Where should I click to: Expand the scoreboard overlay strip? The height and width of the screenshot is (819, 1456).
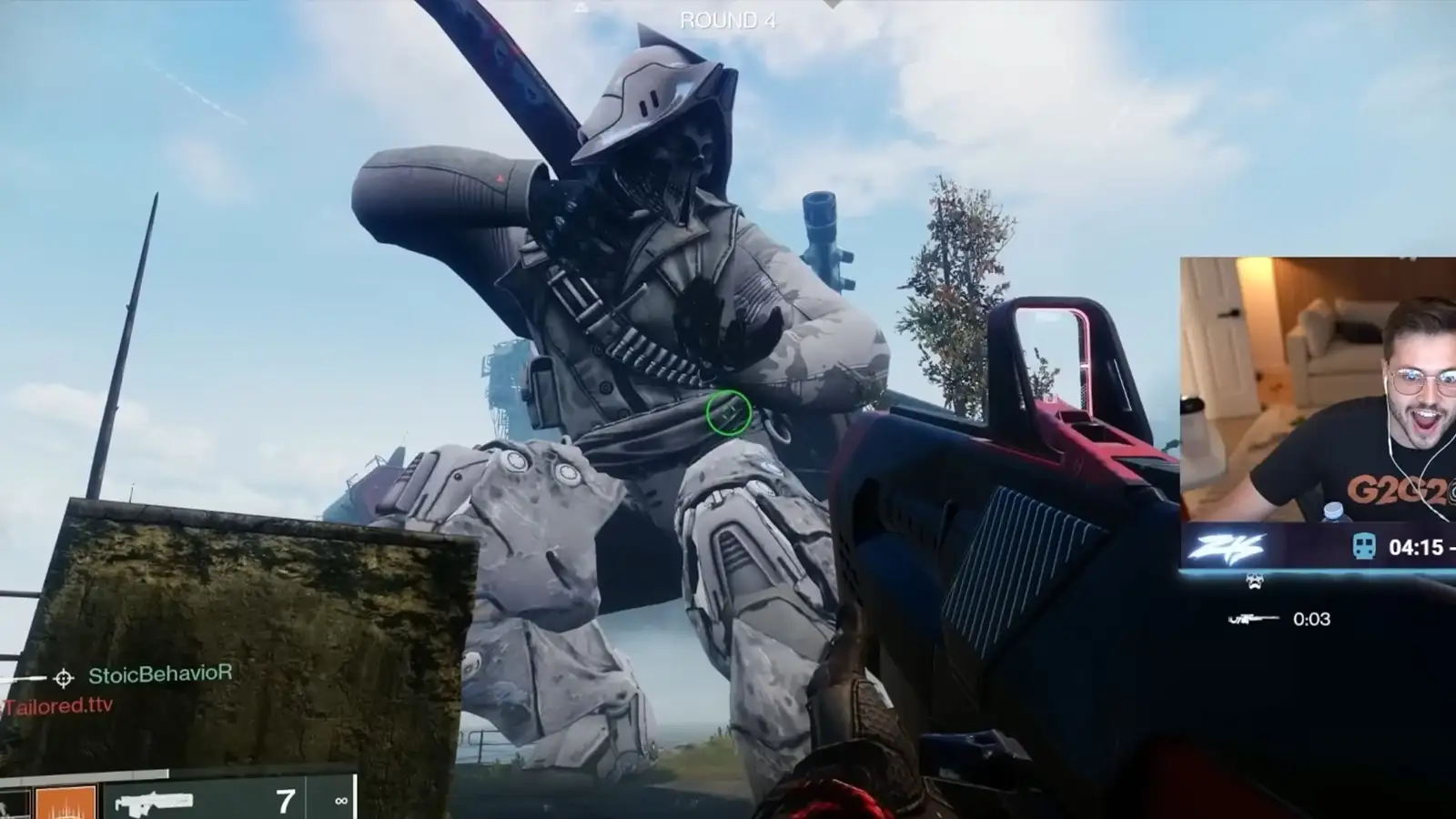(1319, 547)
